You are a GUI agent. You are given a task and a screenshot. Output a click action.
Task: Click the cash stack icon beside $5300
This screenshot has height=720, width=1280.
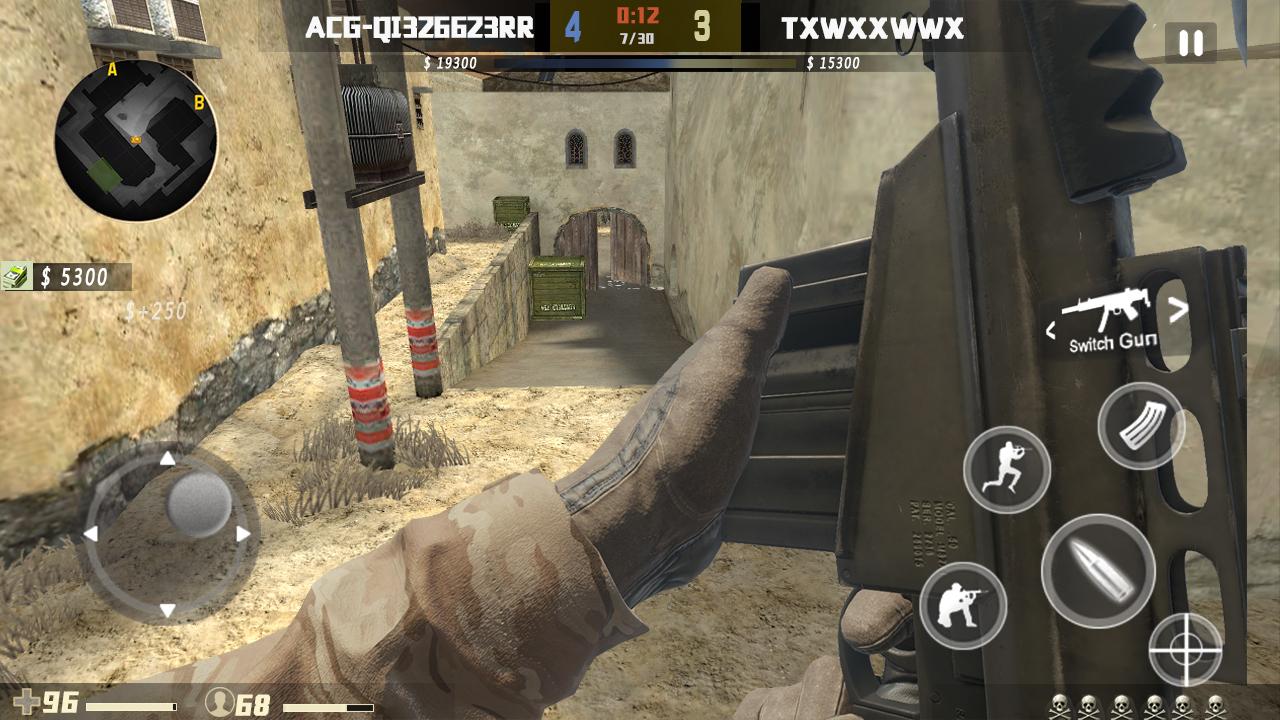[18, 277]
